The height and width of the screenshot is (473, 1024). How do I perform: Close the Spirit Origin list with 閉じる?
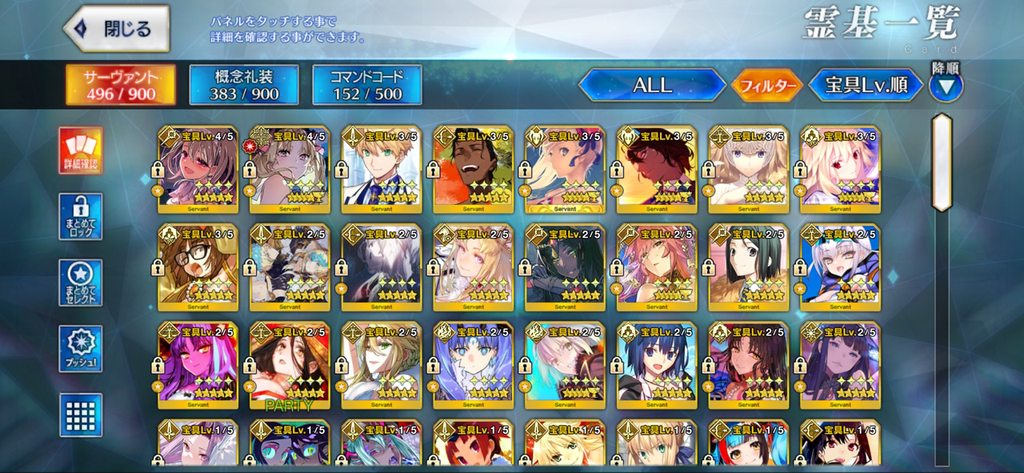click(x=115, y=30)
